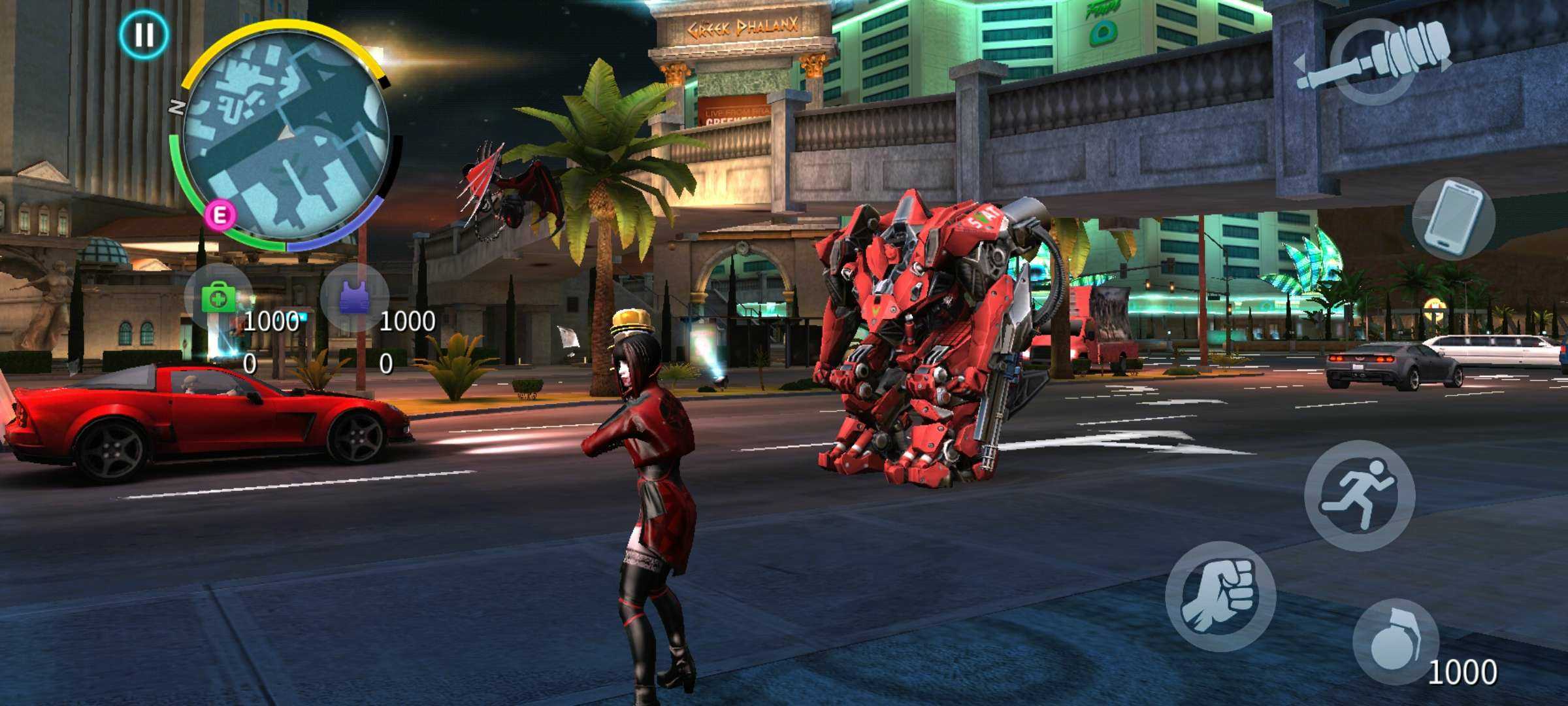Use the purple body armor item
Screen dimensions: 1568x706
(355, 297)
